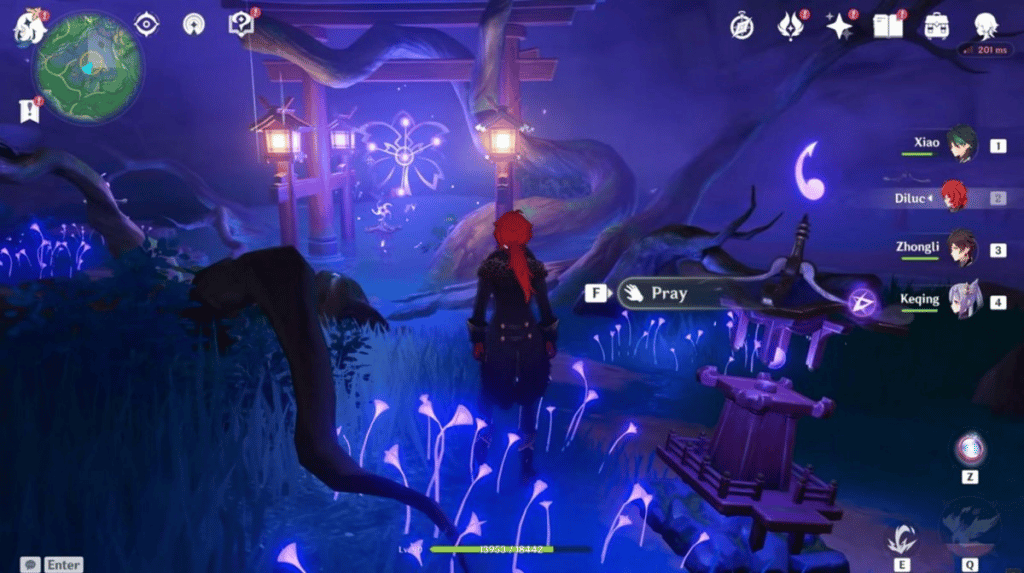Screen dimensions: 1024x573
Task: Open the question-mark speech-bubble icon
Action: click(x=241, y=24)
